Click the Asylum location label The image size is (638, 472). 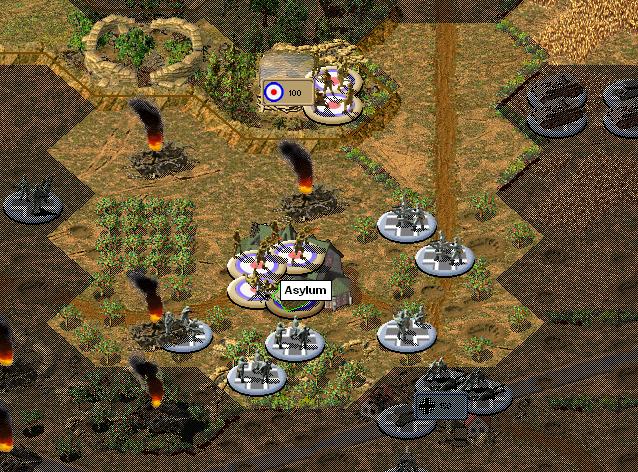(x=305, y=290)
